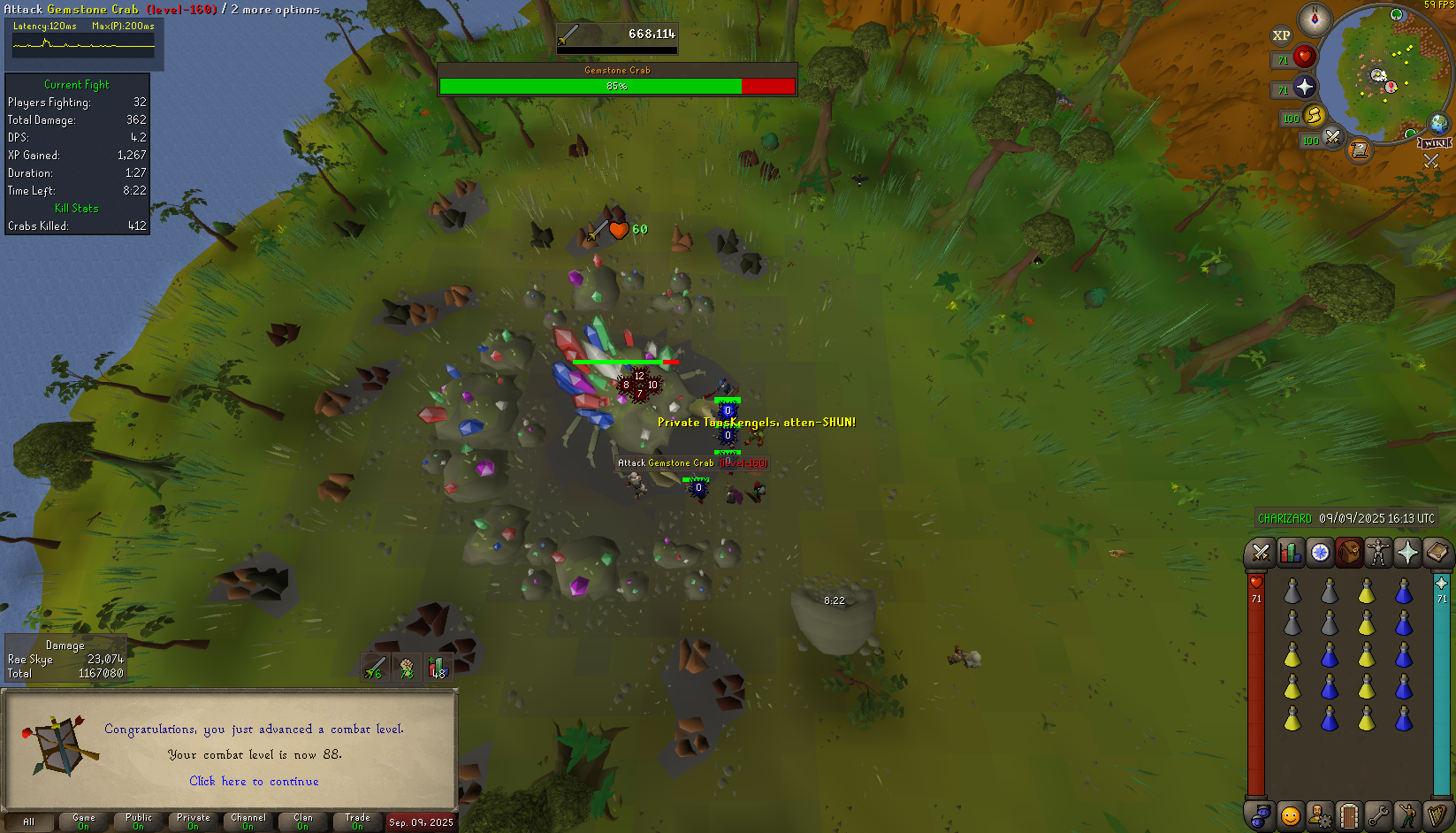Open the Prayer tab

1407,553
